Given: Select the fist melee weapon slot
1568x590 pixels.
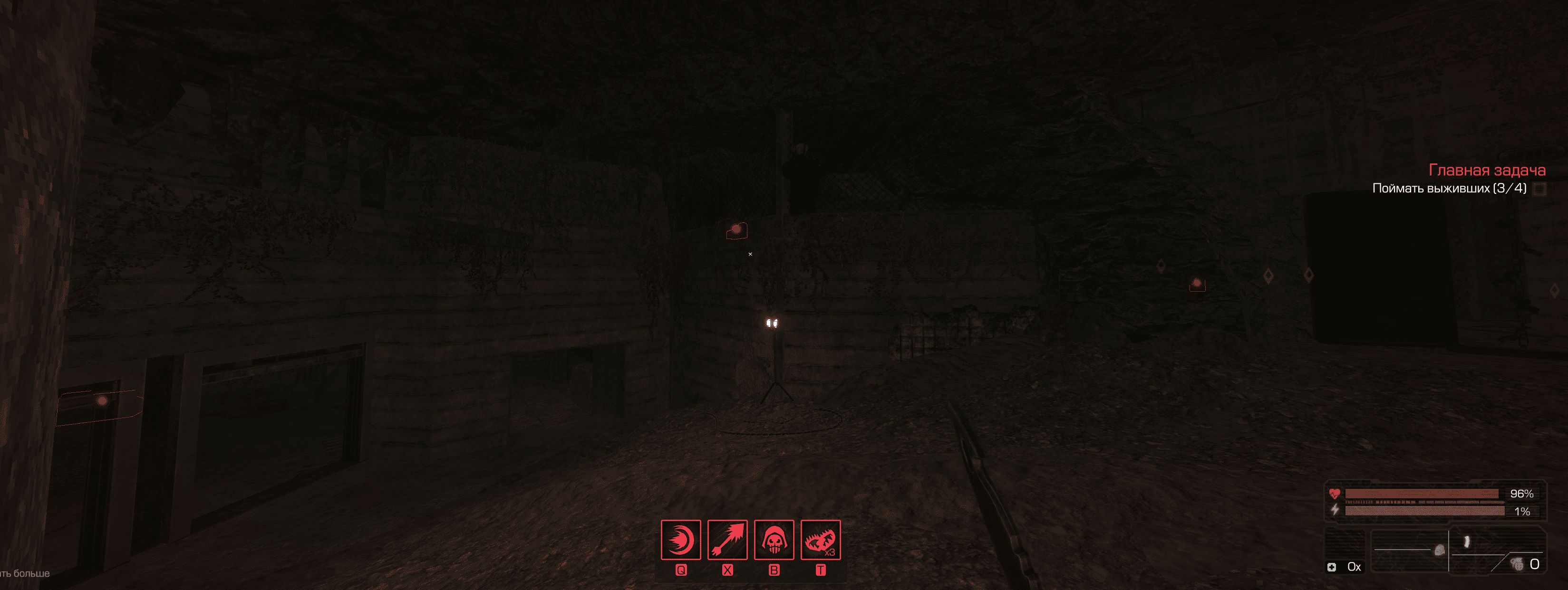Looking at the screenshot, I should coord(1439,550).
